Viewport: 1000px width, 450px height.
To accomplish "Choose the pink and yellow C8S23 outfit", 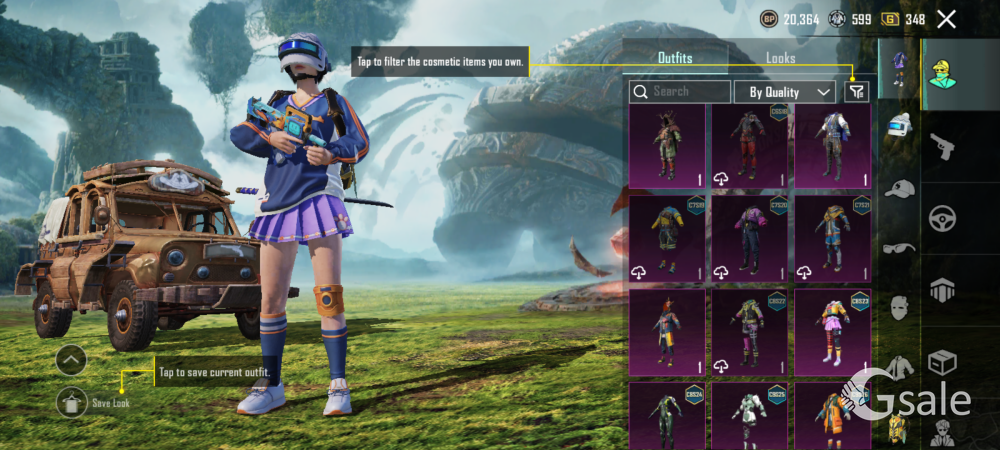I will (x=832, y=332).
